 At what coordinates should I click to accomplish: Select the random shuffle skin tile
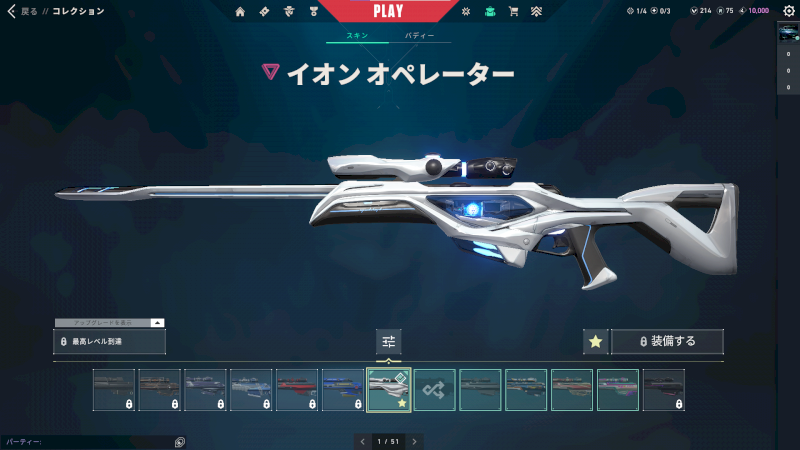(435, 389)
